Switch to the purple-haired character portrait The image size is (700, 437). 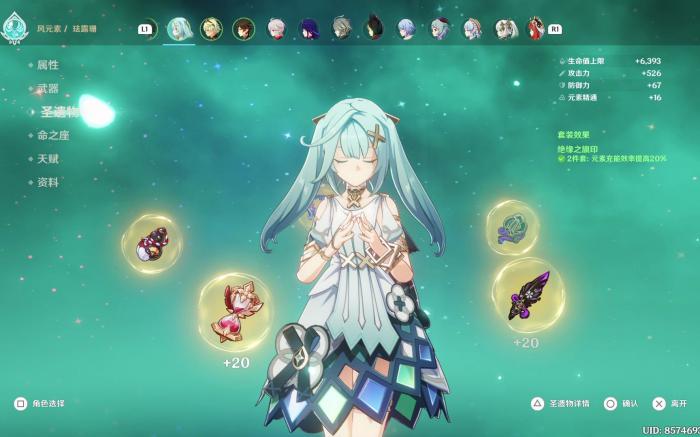[308, 29]
